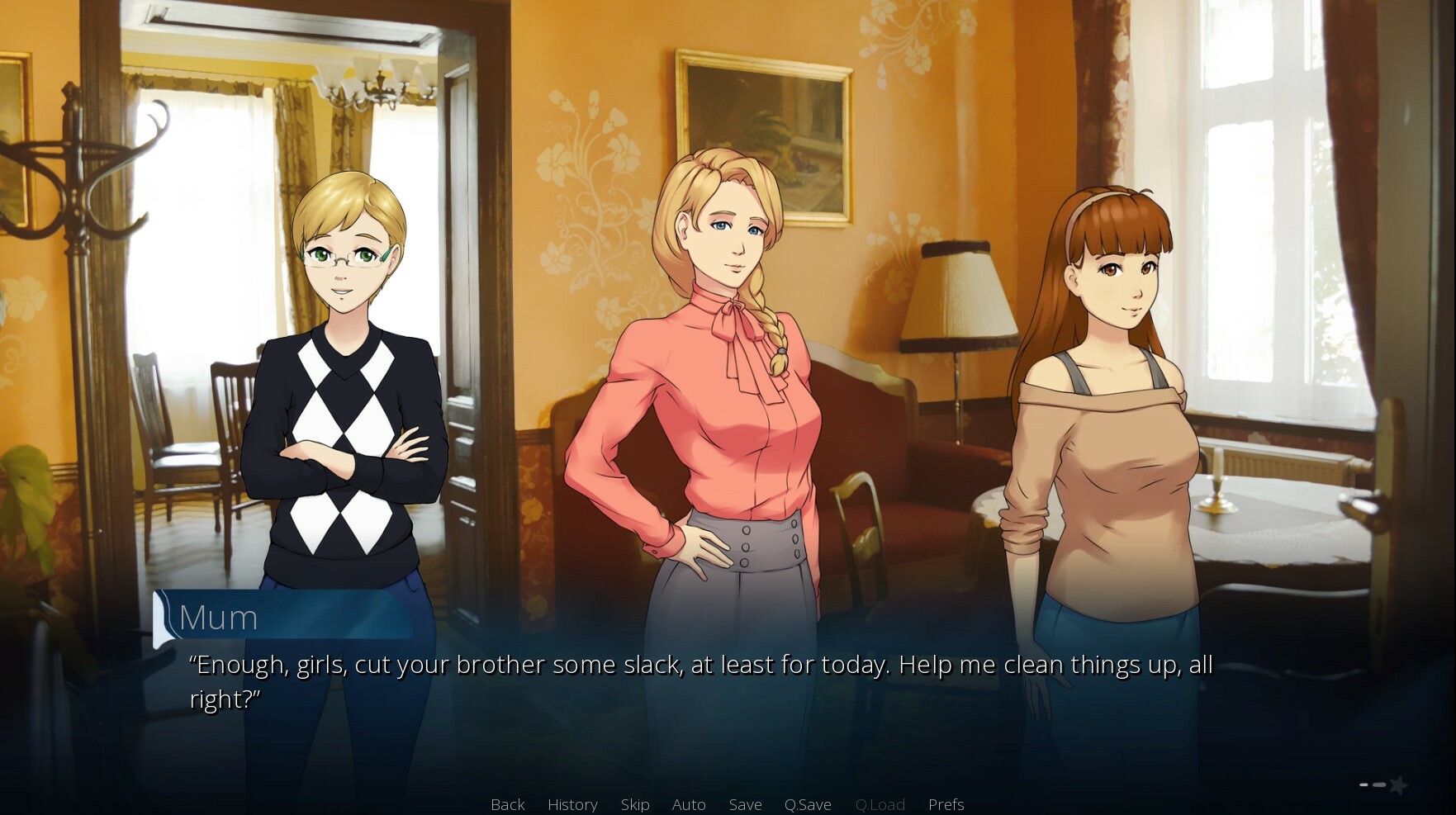Open the Prefs settings screen
Screen dimensions: 1456x815
tap(946, 803)
